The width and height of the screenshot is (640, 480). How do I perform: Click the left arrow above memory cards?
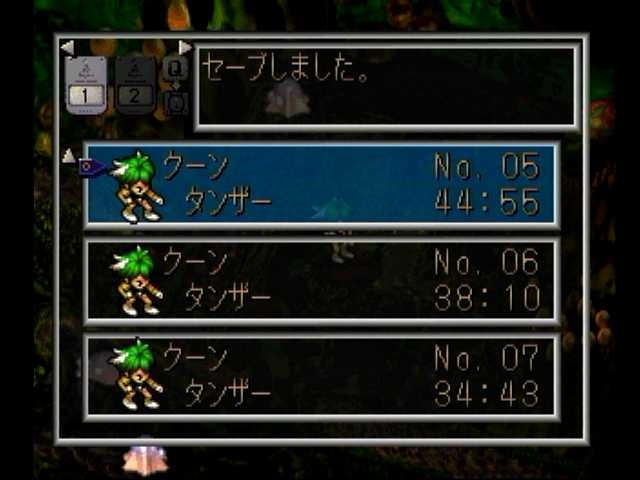[67, 47]
